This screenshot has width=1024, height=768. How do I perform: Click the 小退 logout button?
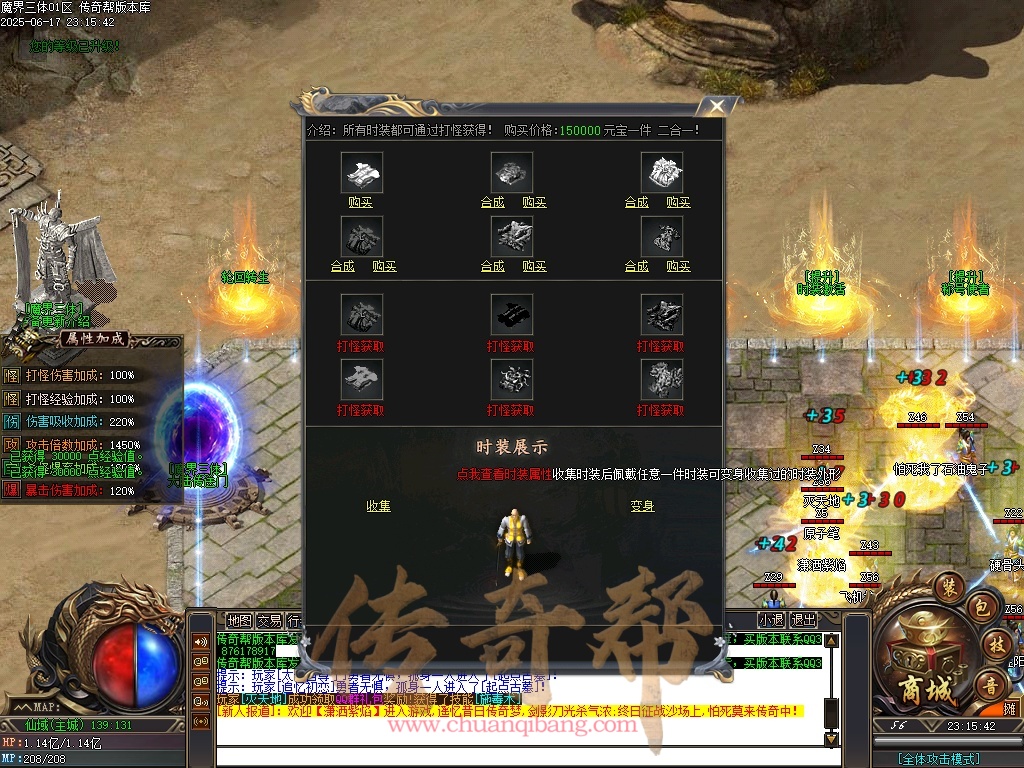(x=770, y=620)
